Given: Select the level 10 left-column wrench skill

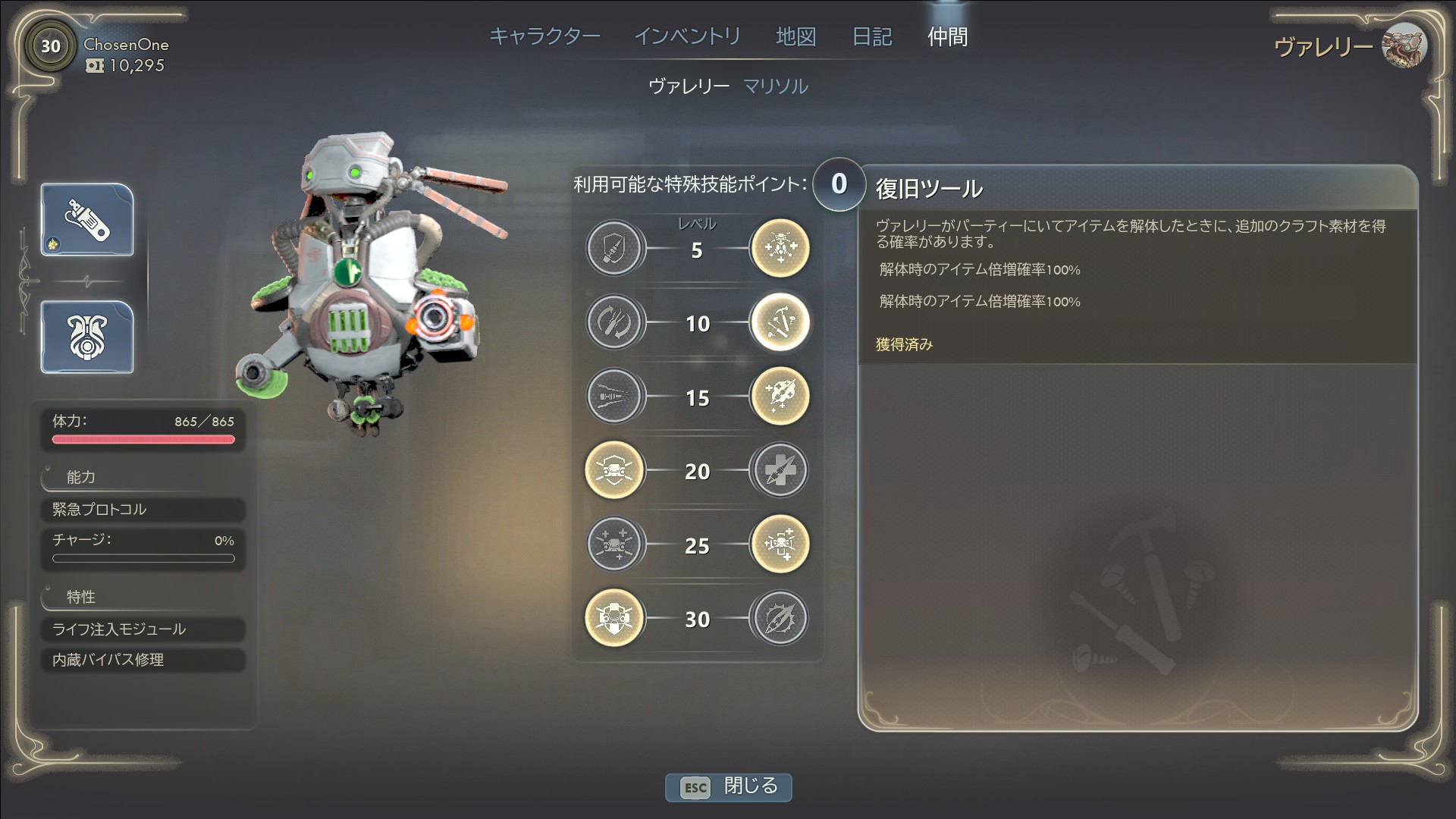Looking at the screenshot, I should click(x=615, y=322).
